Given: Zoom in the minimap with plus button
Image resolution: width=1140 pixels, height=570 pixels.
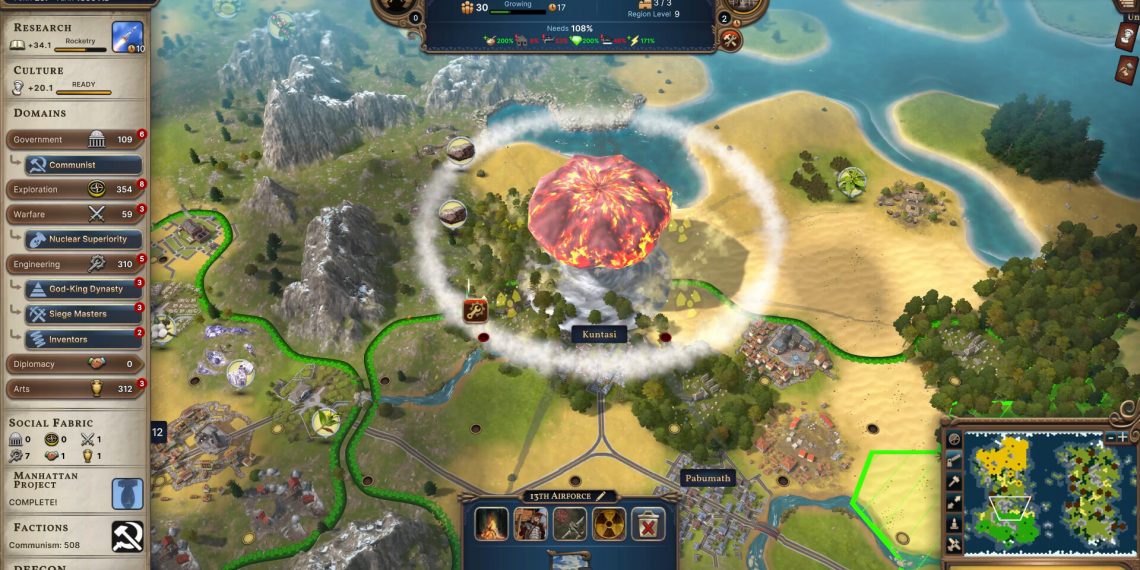Looking at the screenshot, I should coord(1123,437).
